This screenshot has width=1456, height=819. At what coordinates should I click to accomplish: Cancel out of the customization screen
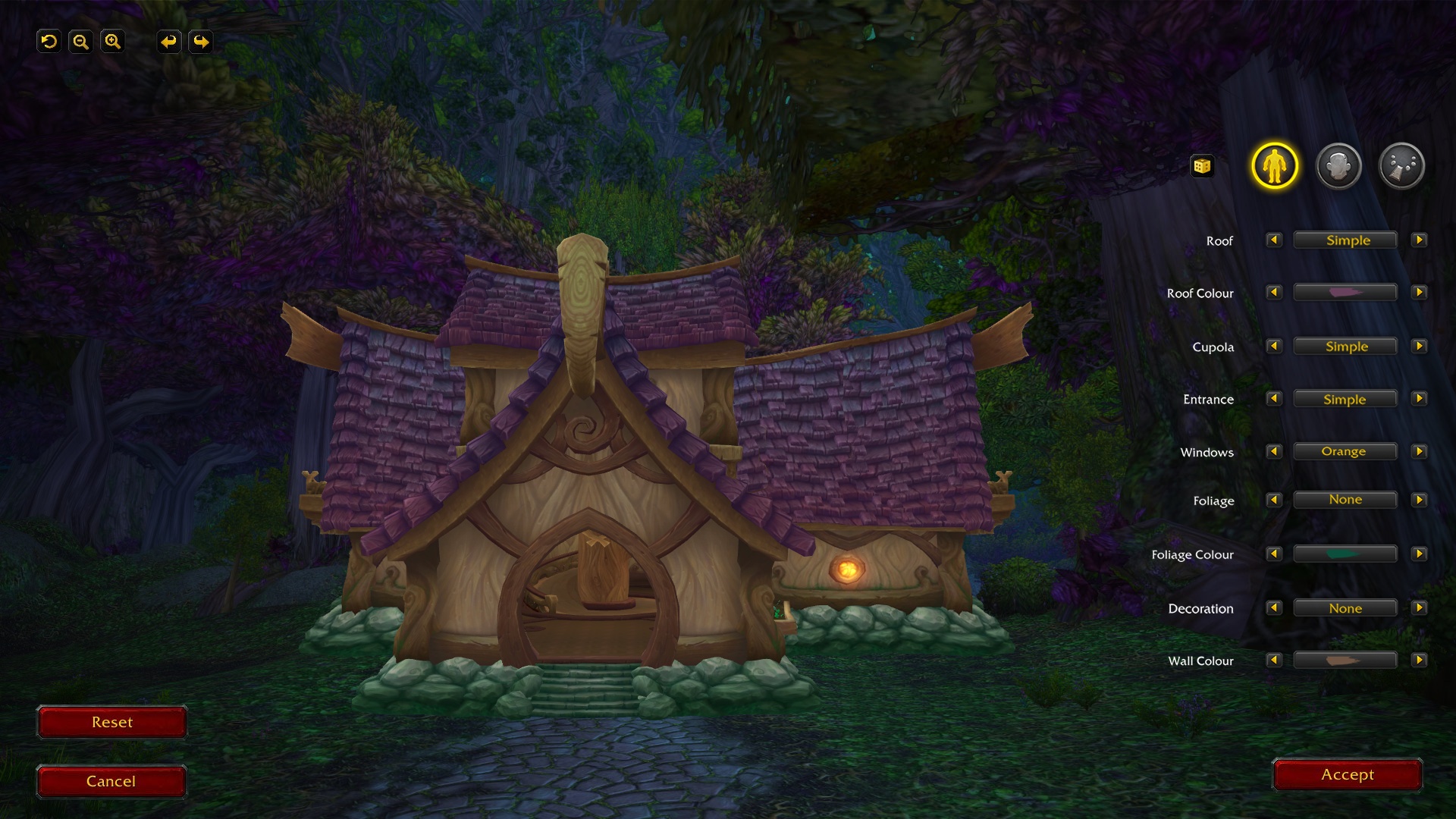click(111, 780)
